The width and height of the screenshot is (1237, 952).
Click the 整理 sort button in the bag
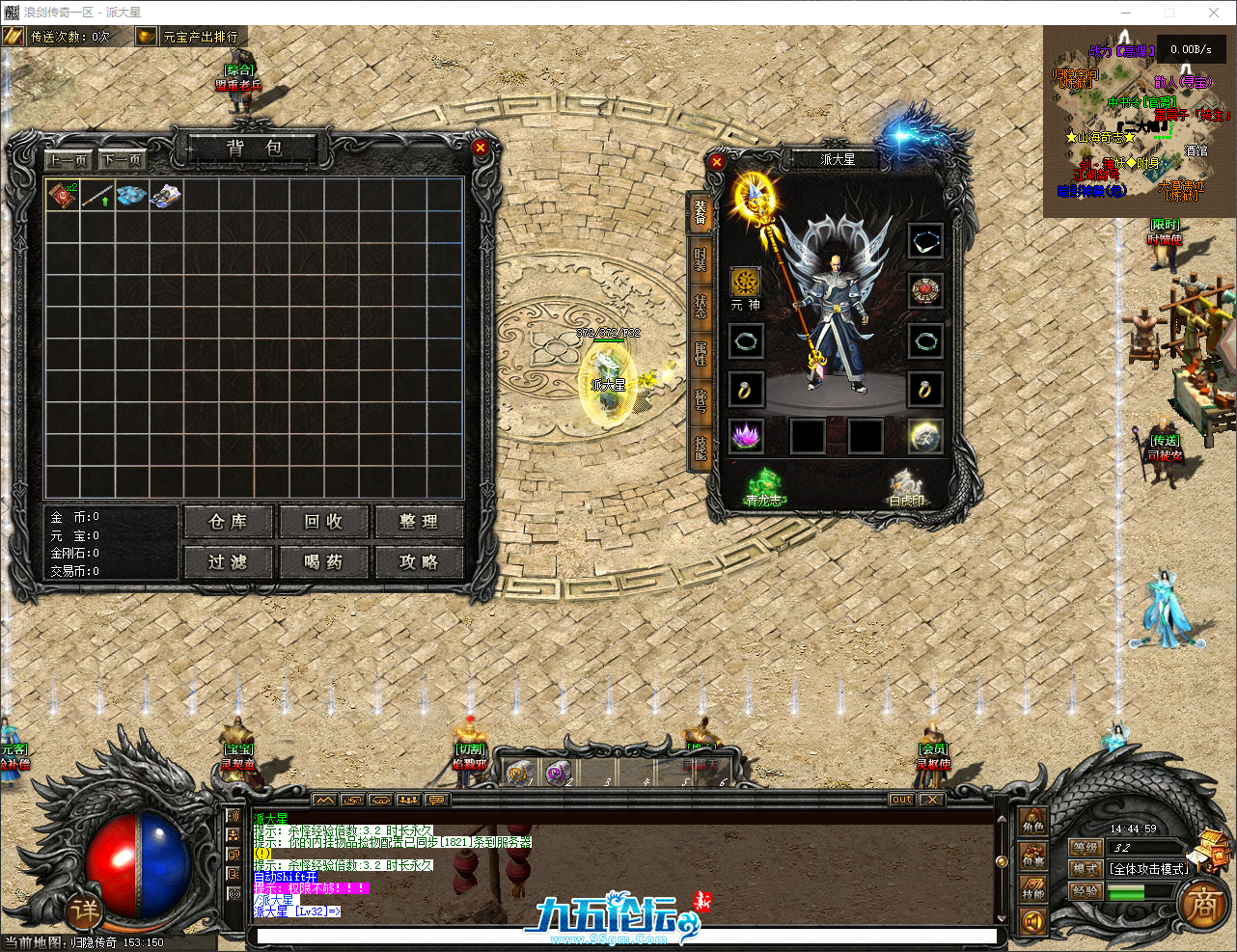pos(420,521)
